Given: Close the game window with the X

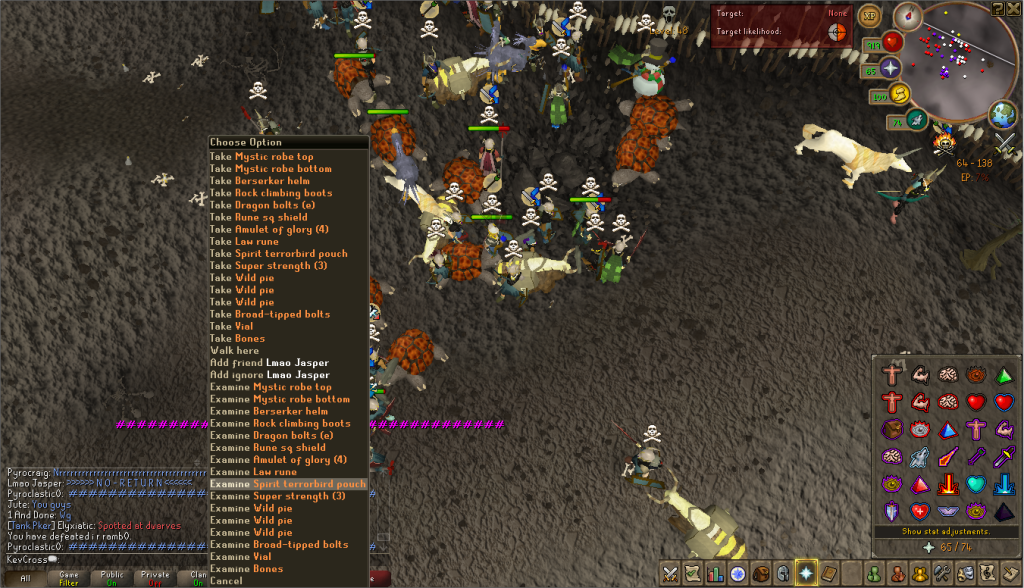Looking at the screenshot, I should tap(1014, 8).
